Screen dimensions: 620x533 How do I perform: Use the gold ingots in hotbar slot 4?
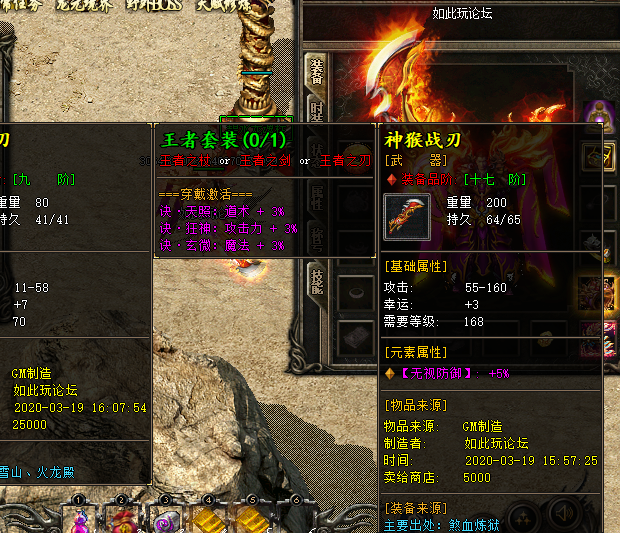click(208, 519)
